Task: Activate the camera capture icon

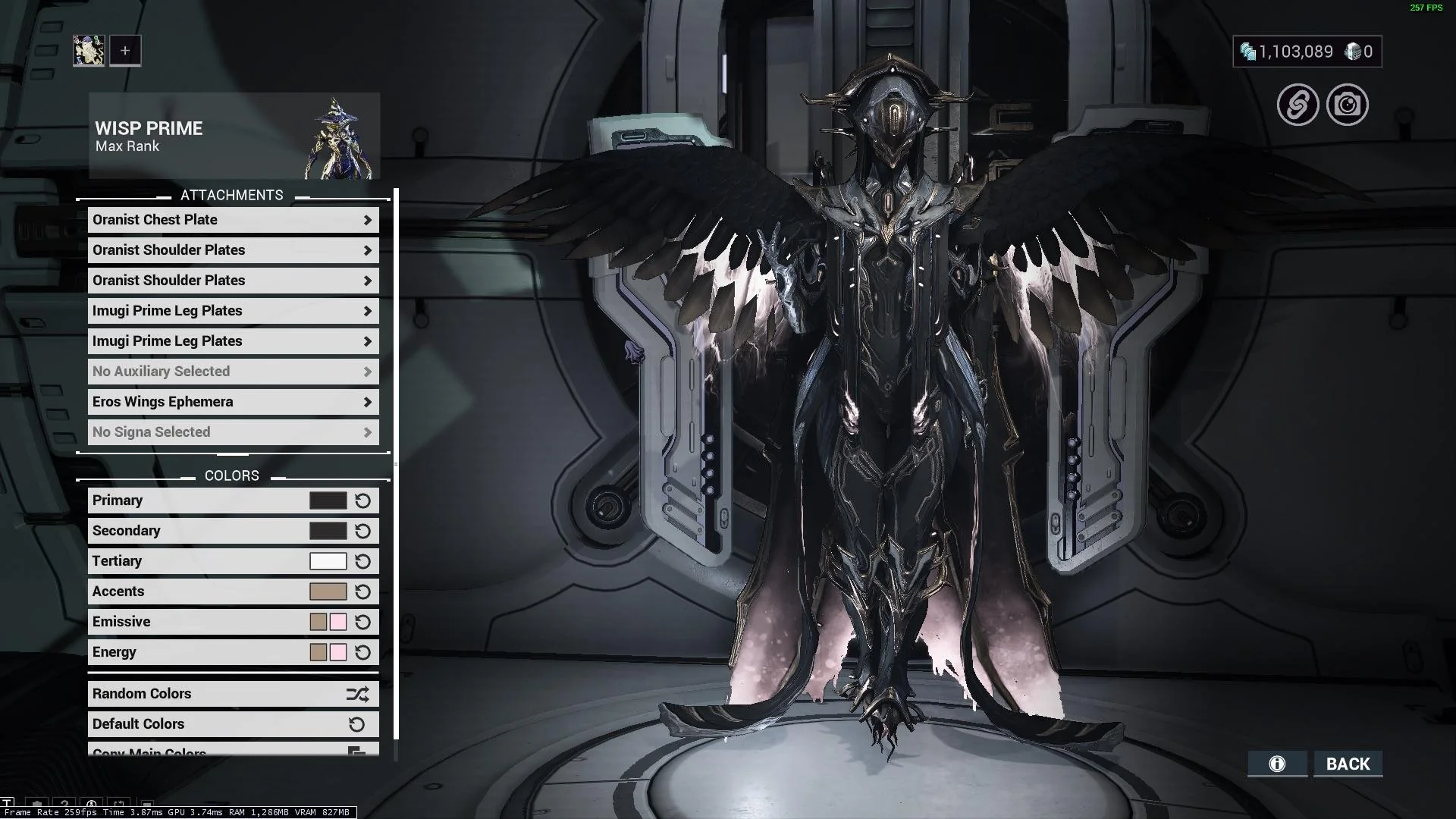Action: [x=1348, y=105]
